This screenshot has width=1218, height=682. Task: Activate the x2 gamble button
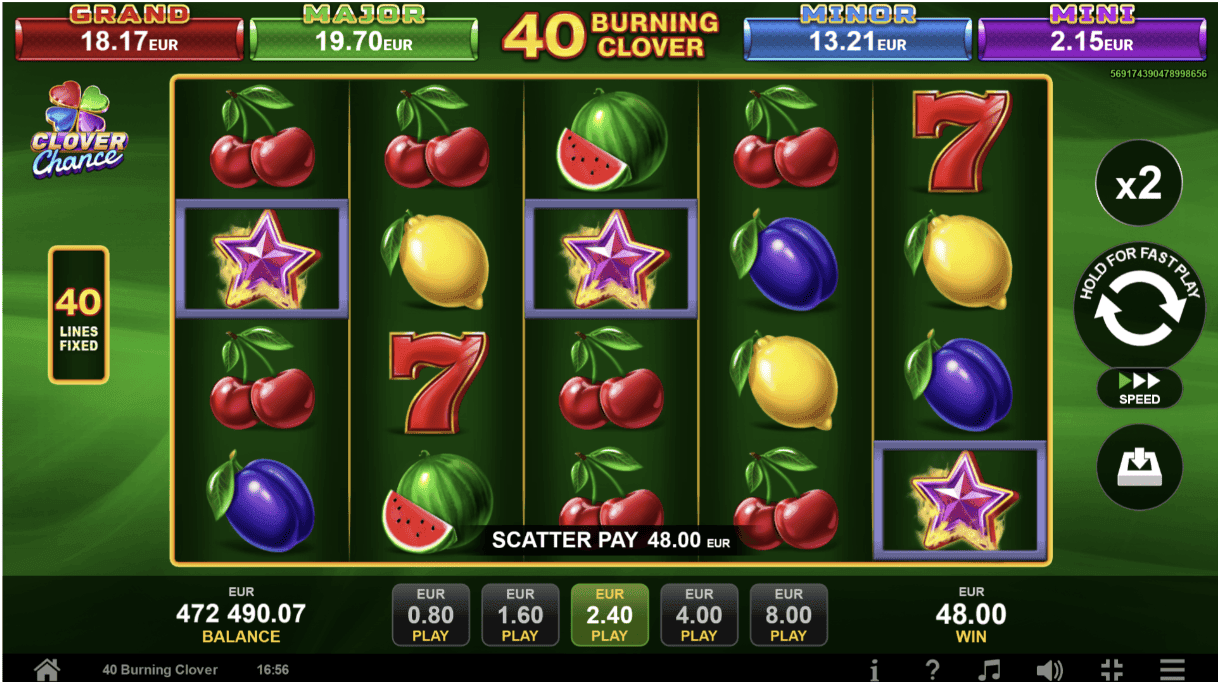tap(1138, 184)
